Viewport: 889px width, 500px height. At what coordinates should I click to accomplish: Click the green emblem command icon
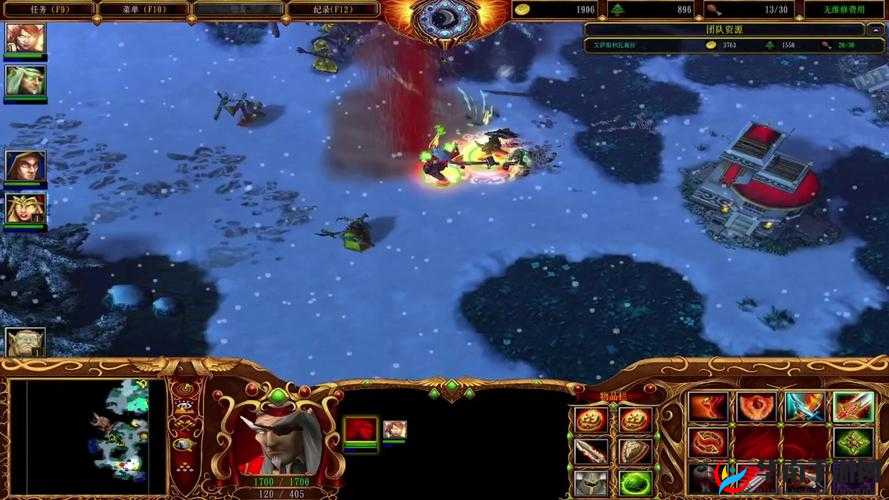click(x=853, y=443)
